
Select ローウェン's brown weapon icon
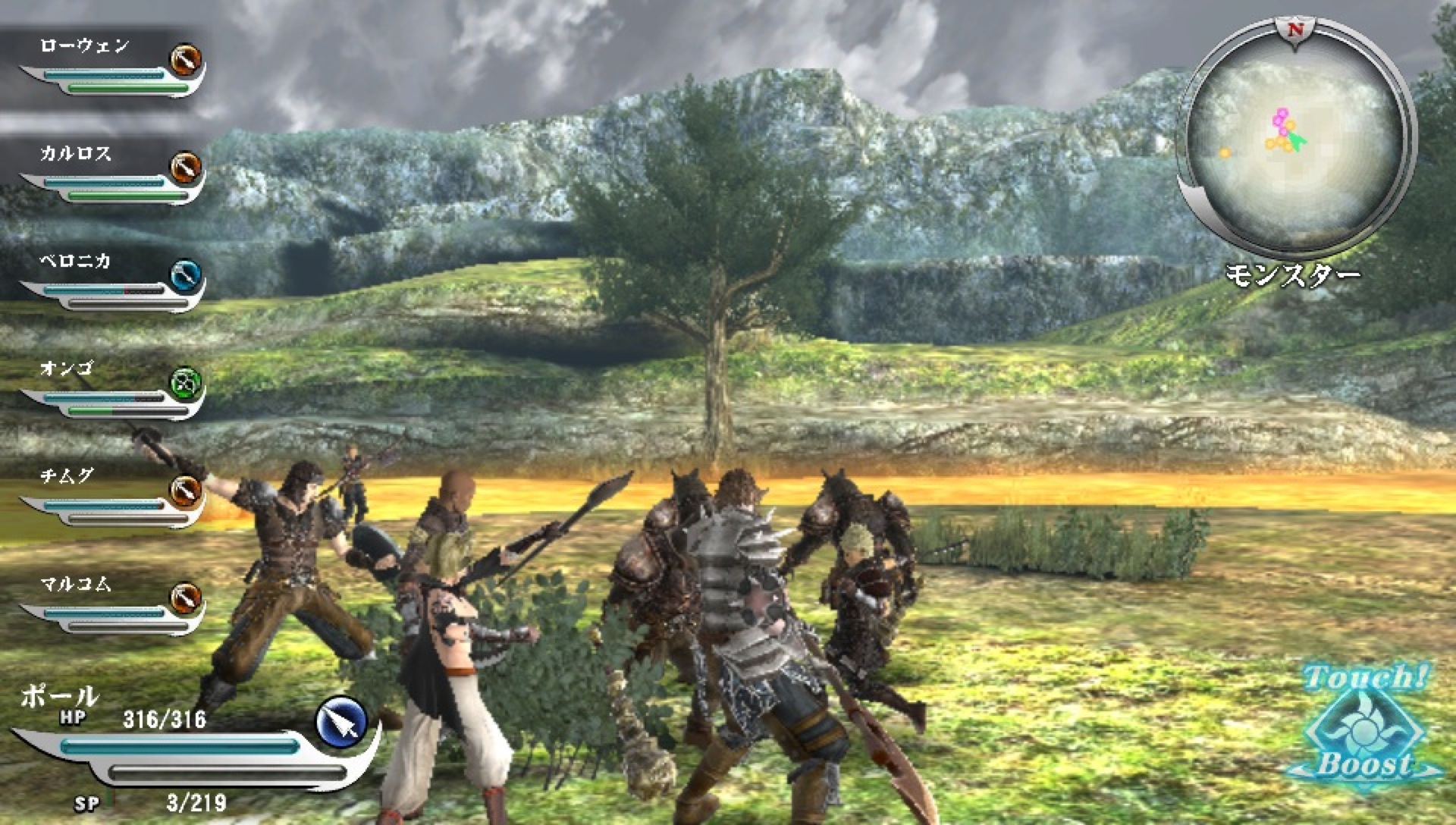tap(186, 61)
